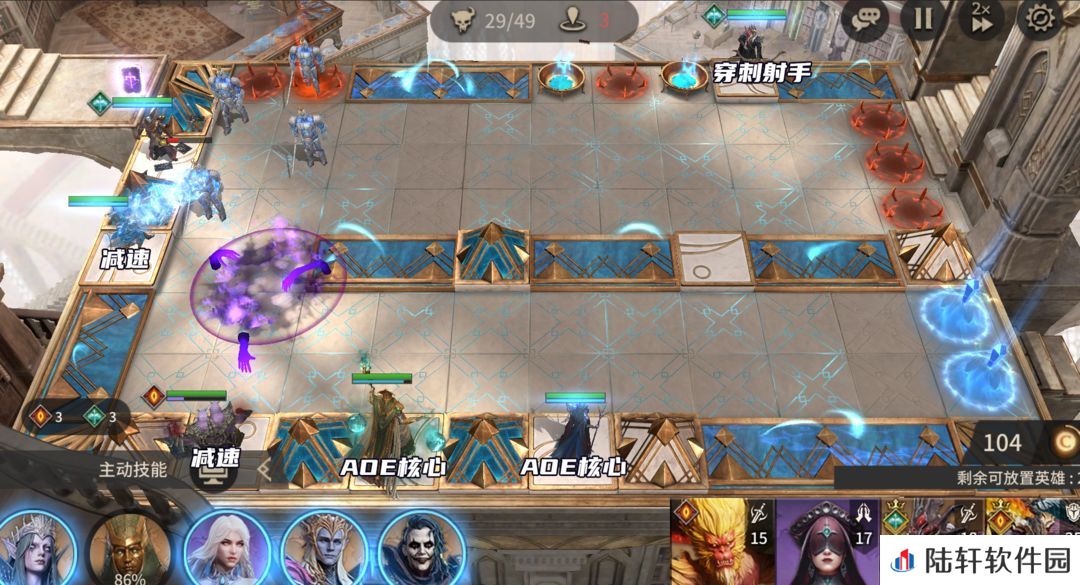Screen dimensions: 1080x585
Task: Trigger the blue-skinned crowned elf hero skill
Action: click(x=323, y=548)
